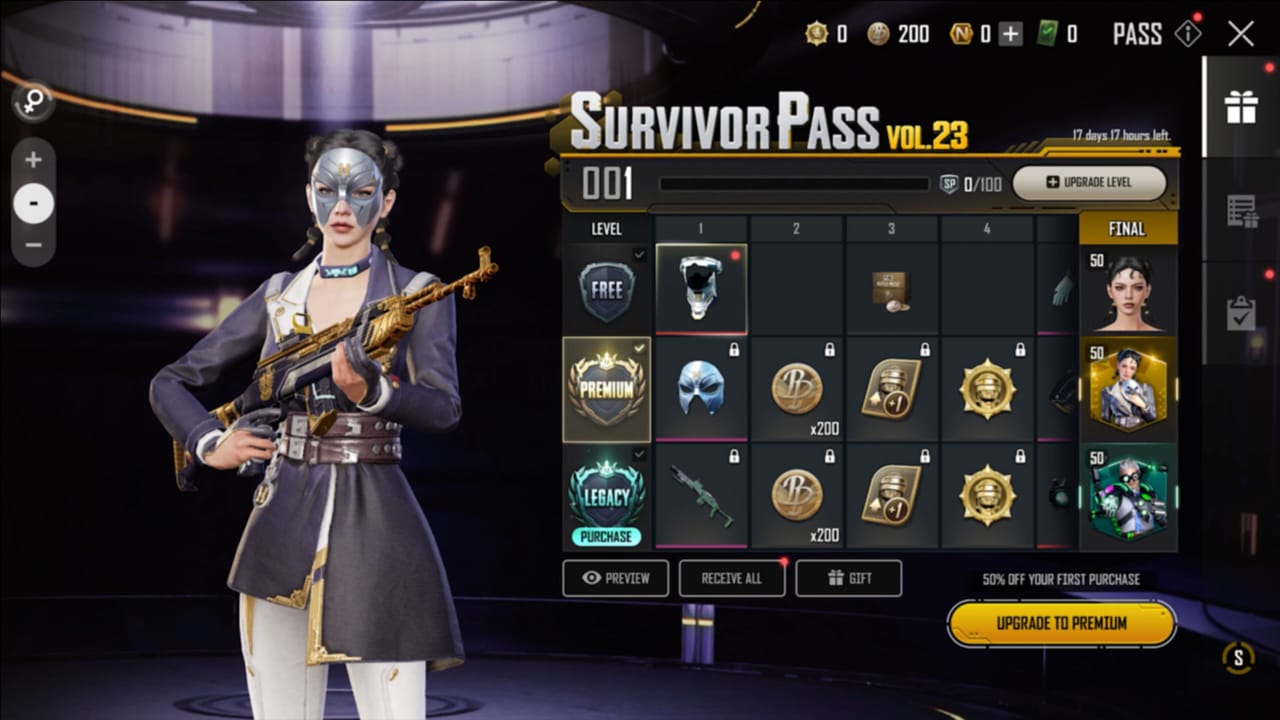Open the reward Preview

(x=615, y=578)
